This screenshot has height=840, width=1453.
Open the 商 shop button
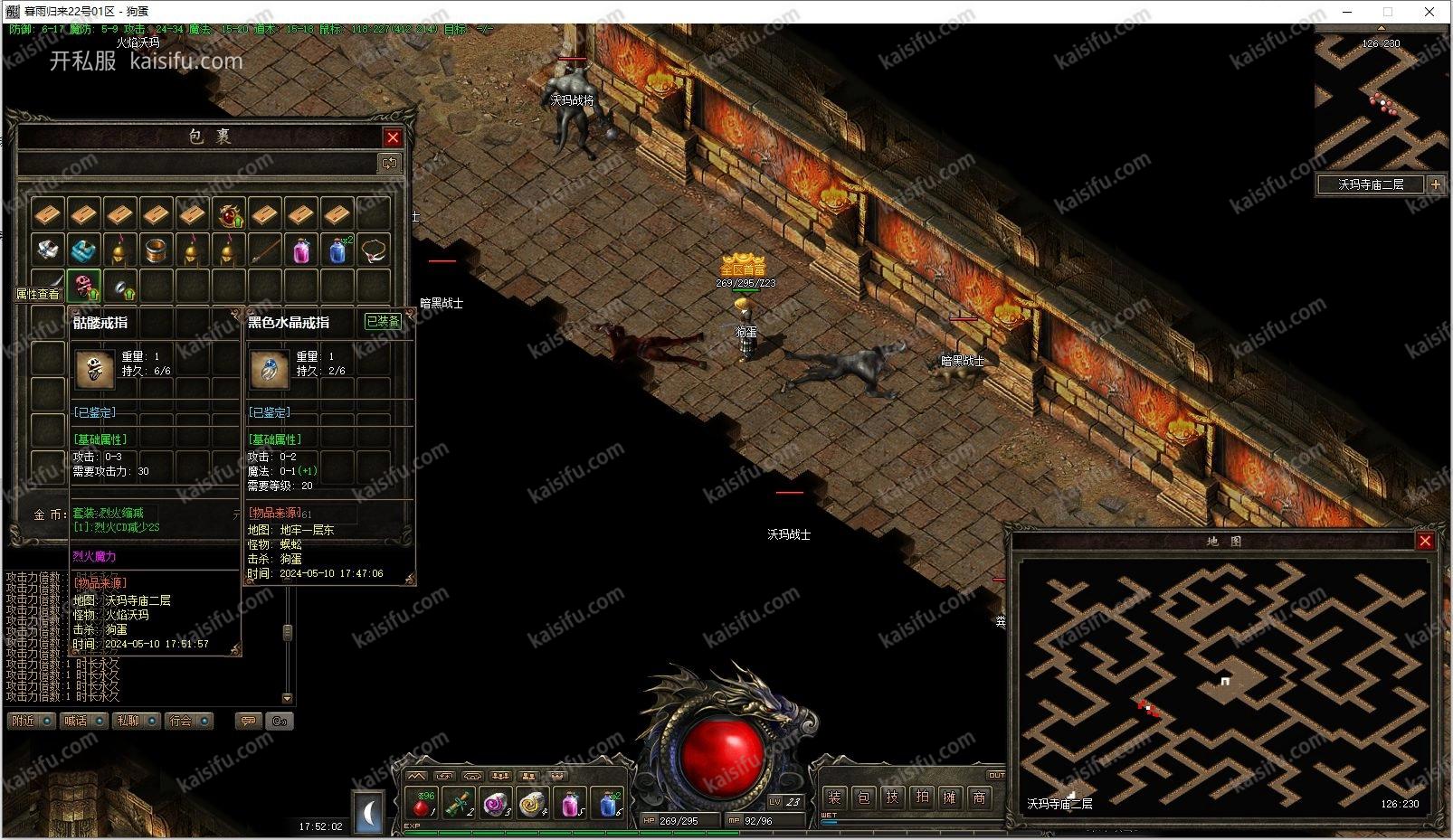979,798
